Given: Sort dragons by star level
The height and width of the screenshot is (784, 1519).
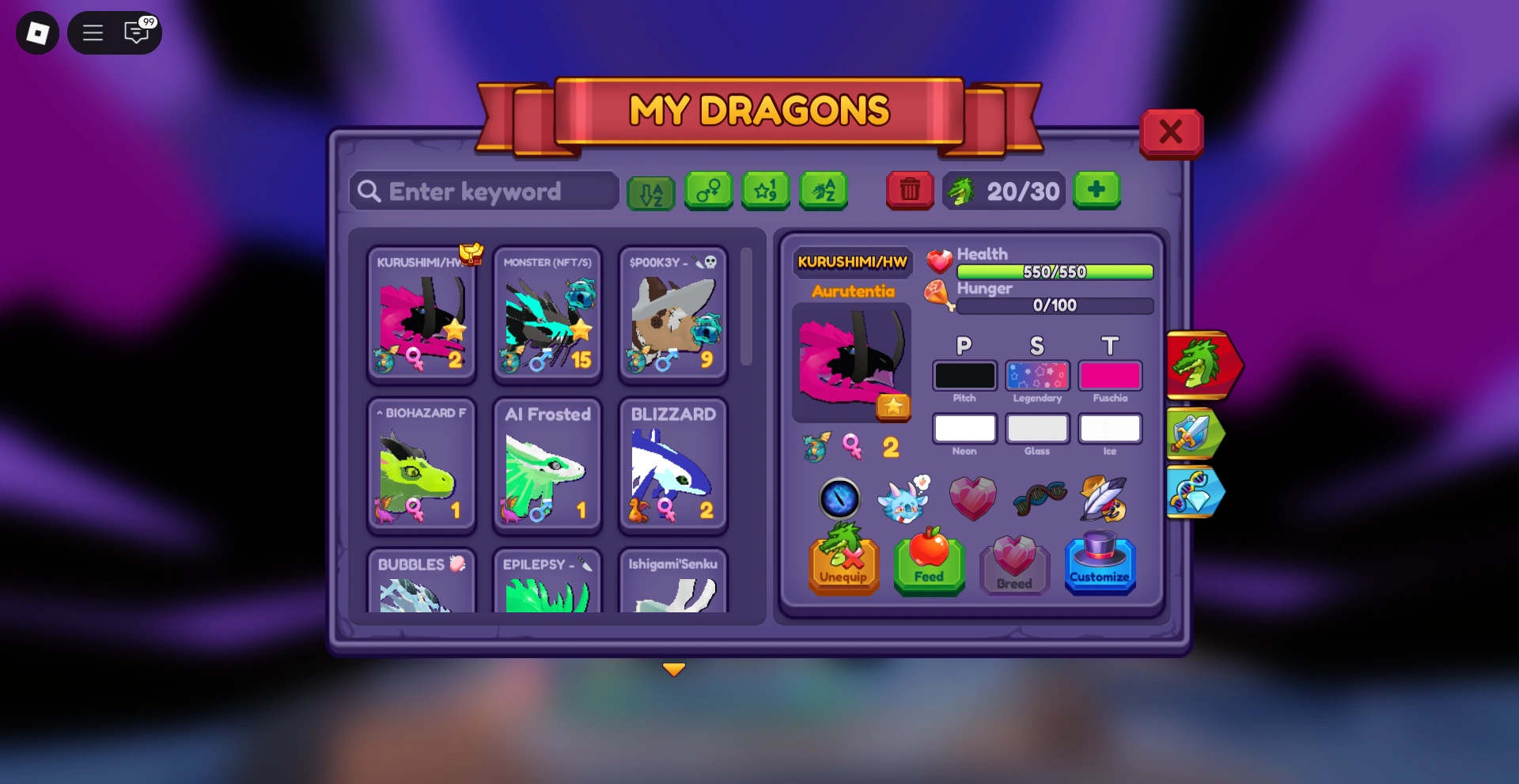Looking at the screenshot, I should pyautogui.click(x=766, y=191).
